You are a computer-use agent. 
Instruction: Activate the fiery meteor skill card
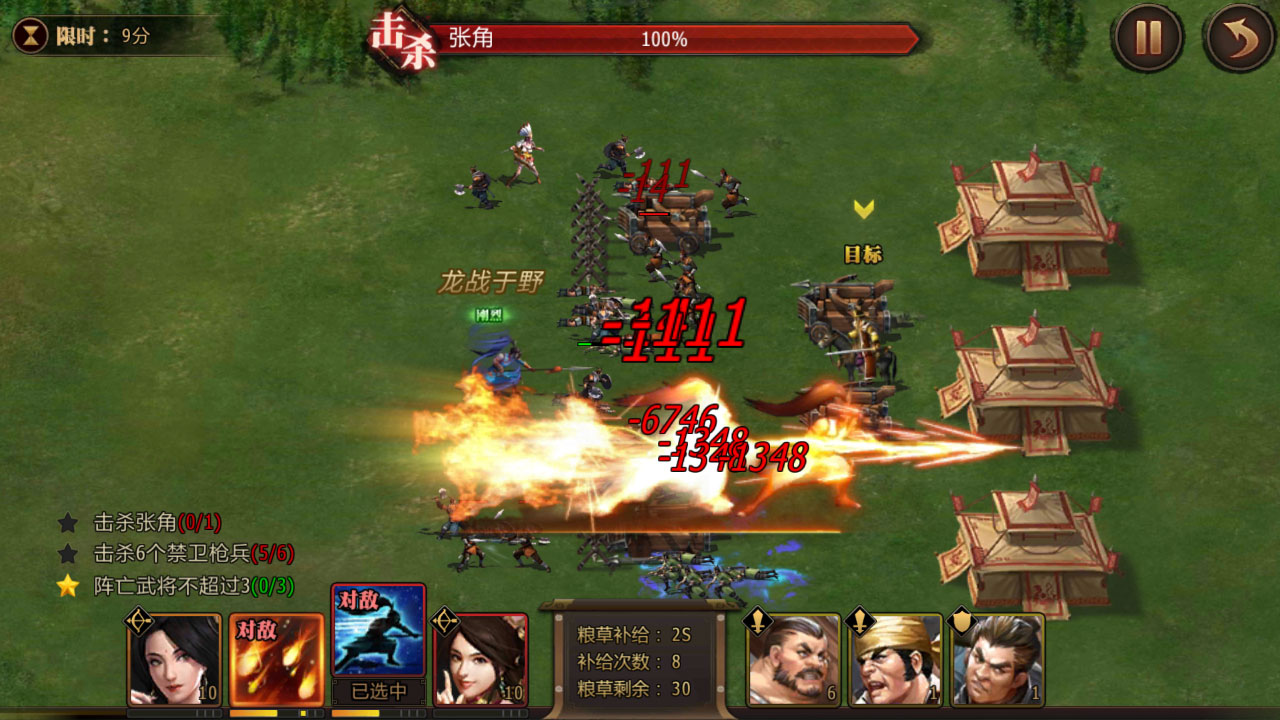pyautogui.click(x=277, y=660)
